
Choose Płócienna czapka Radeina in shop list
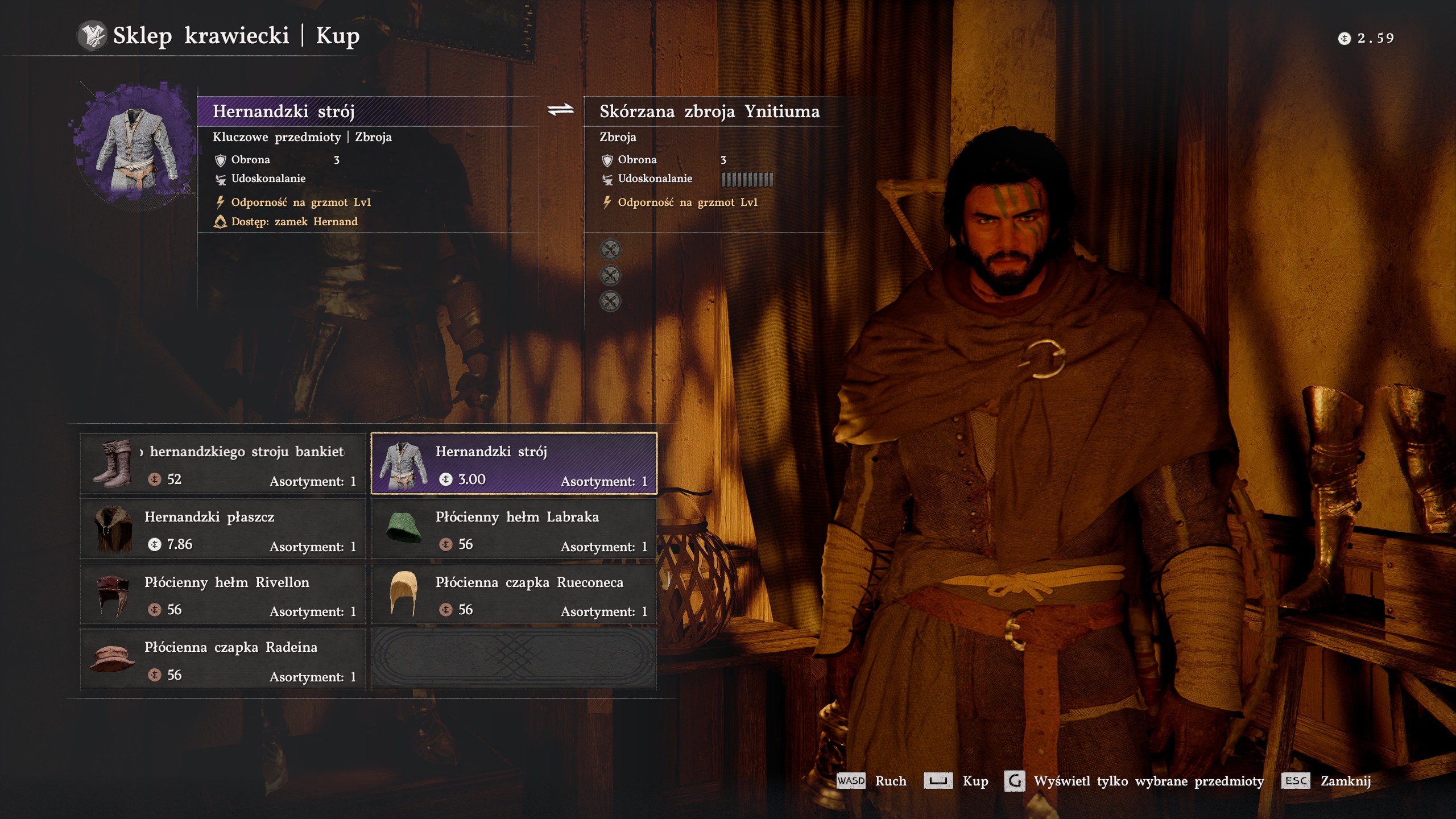(x=222, y=660)
